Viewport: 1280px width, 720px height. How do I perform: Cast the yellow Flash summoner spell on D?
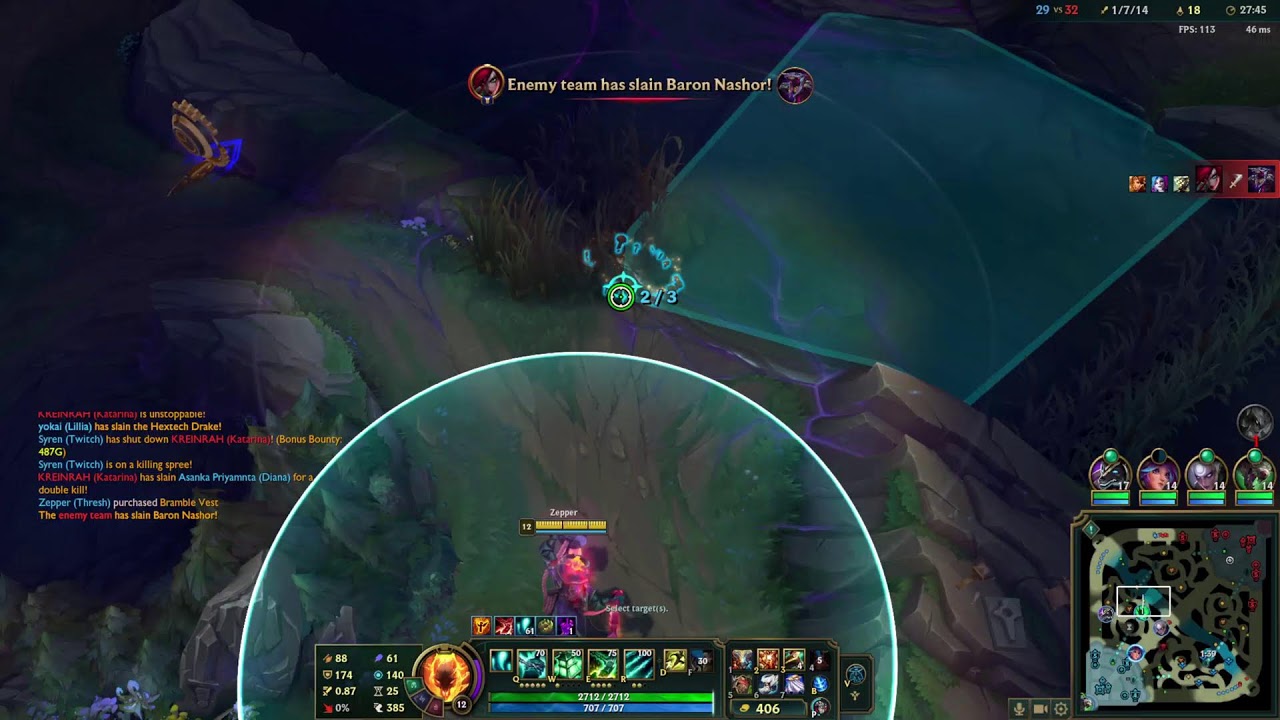pos(675,662)
